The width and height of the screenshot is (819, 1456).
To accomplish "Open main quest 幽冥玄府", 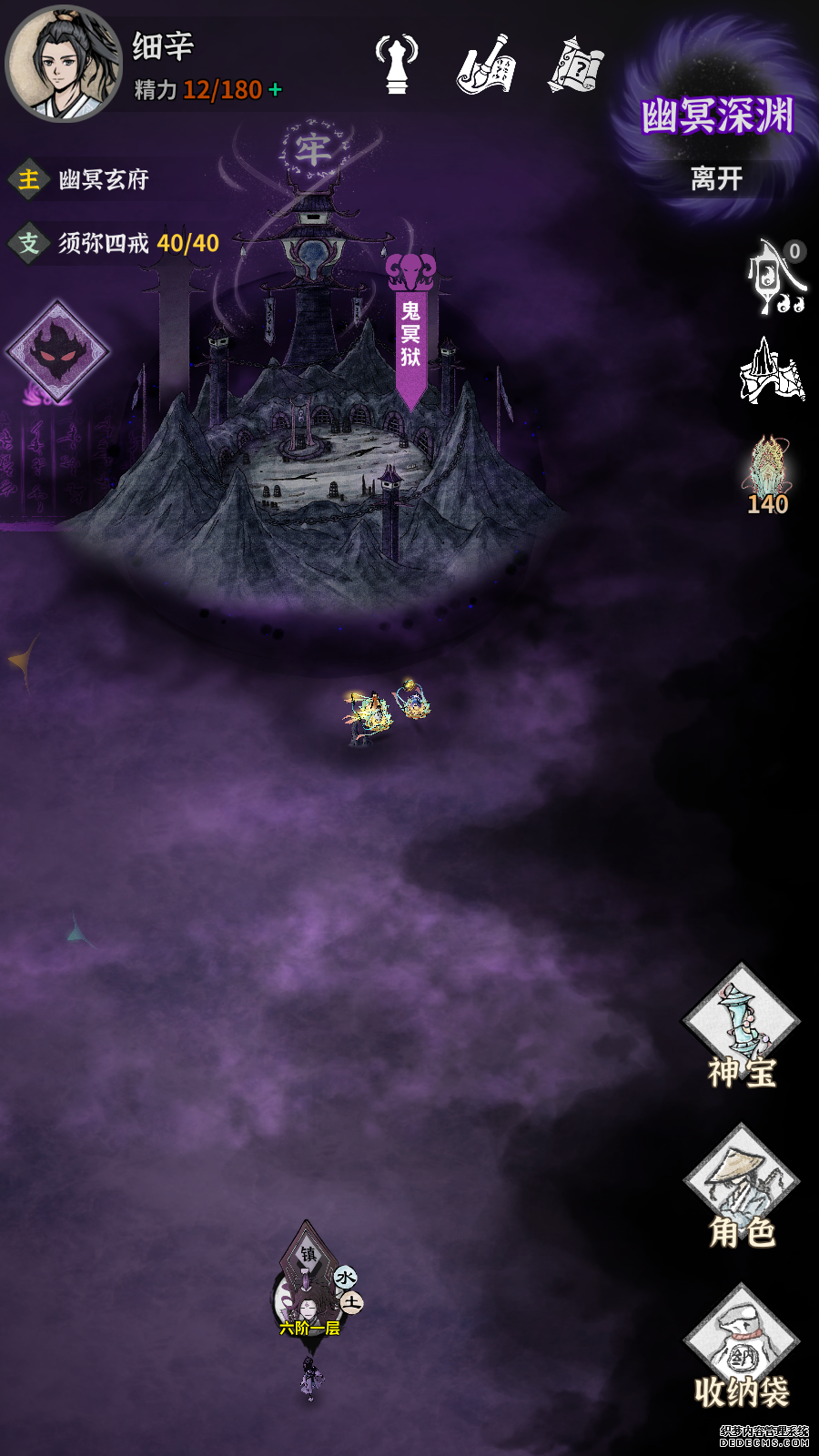I will click(102, 179).
